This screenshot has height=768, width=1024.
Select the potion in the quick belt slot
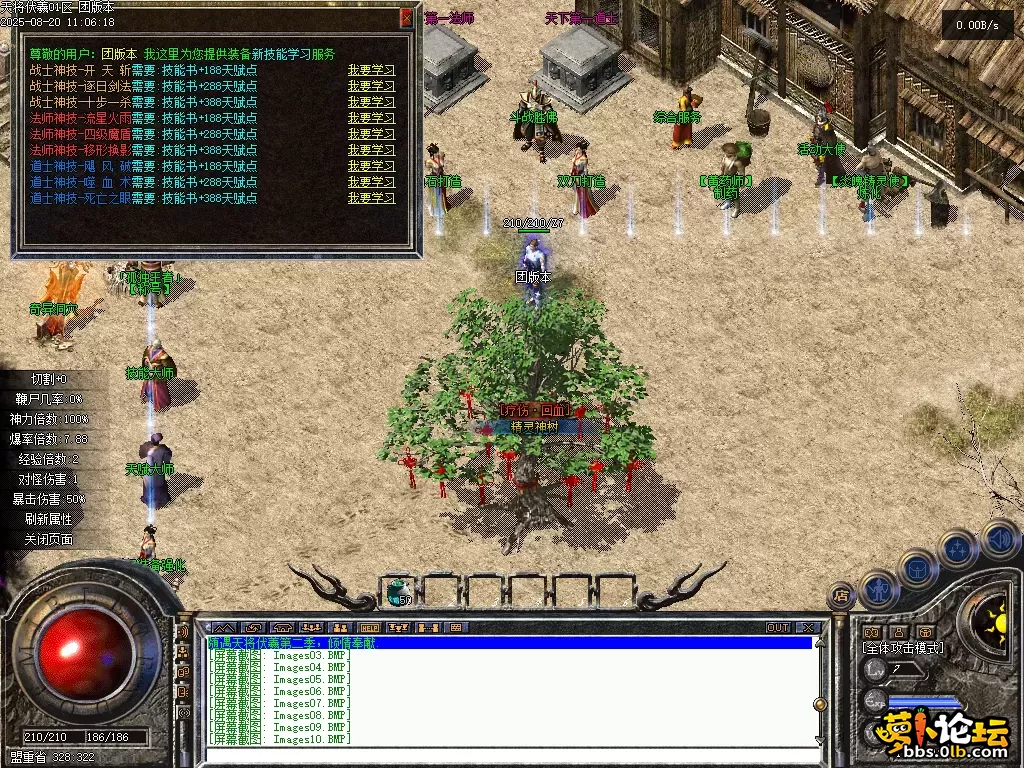click(399, 591)
